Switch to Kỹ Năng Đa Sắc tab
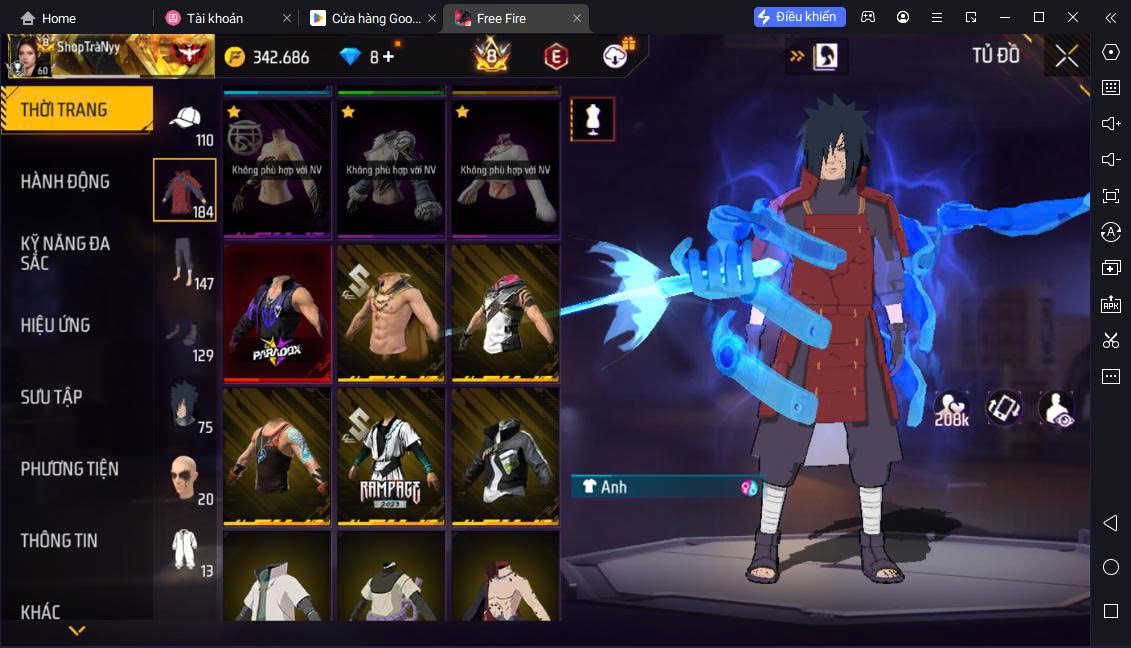 (x=65, y=253)
